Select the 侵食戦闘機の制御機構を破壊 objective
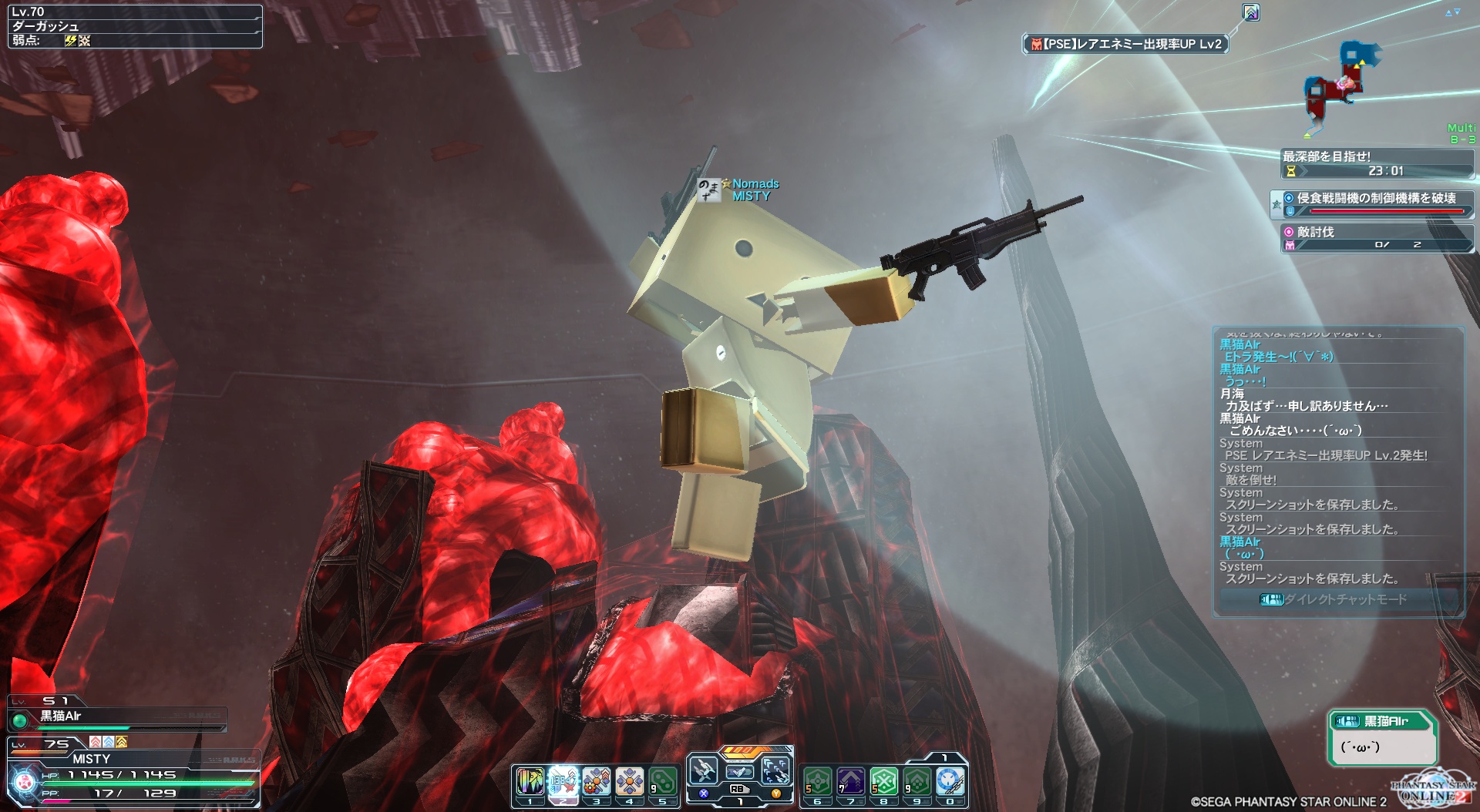The image size is (1480, 812). coord(1376,199)
